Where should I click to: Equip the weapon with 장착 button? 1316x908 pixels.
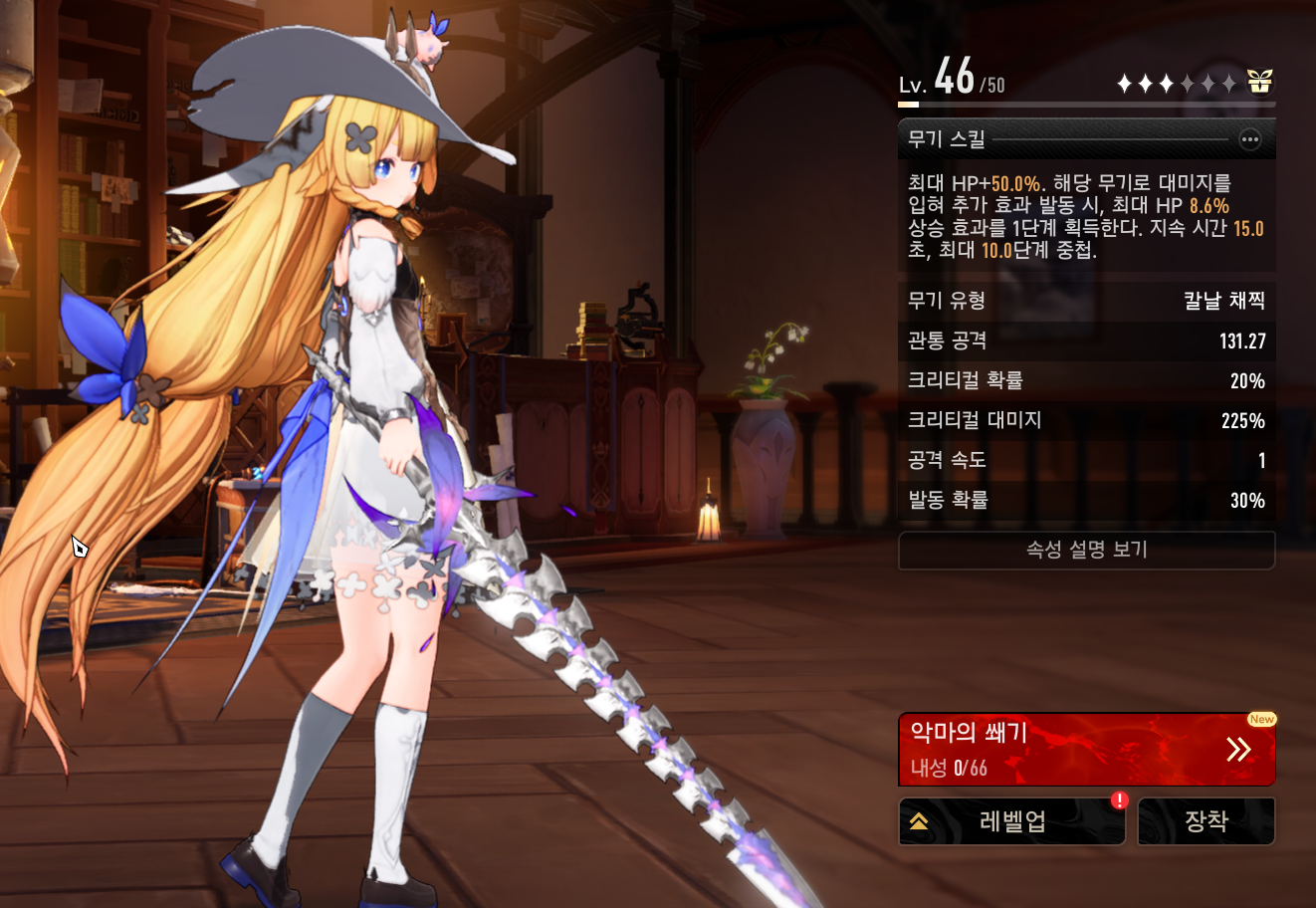click(x=1206, y=821)
